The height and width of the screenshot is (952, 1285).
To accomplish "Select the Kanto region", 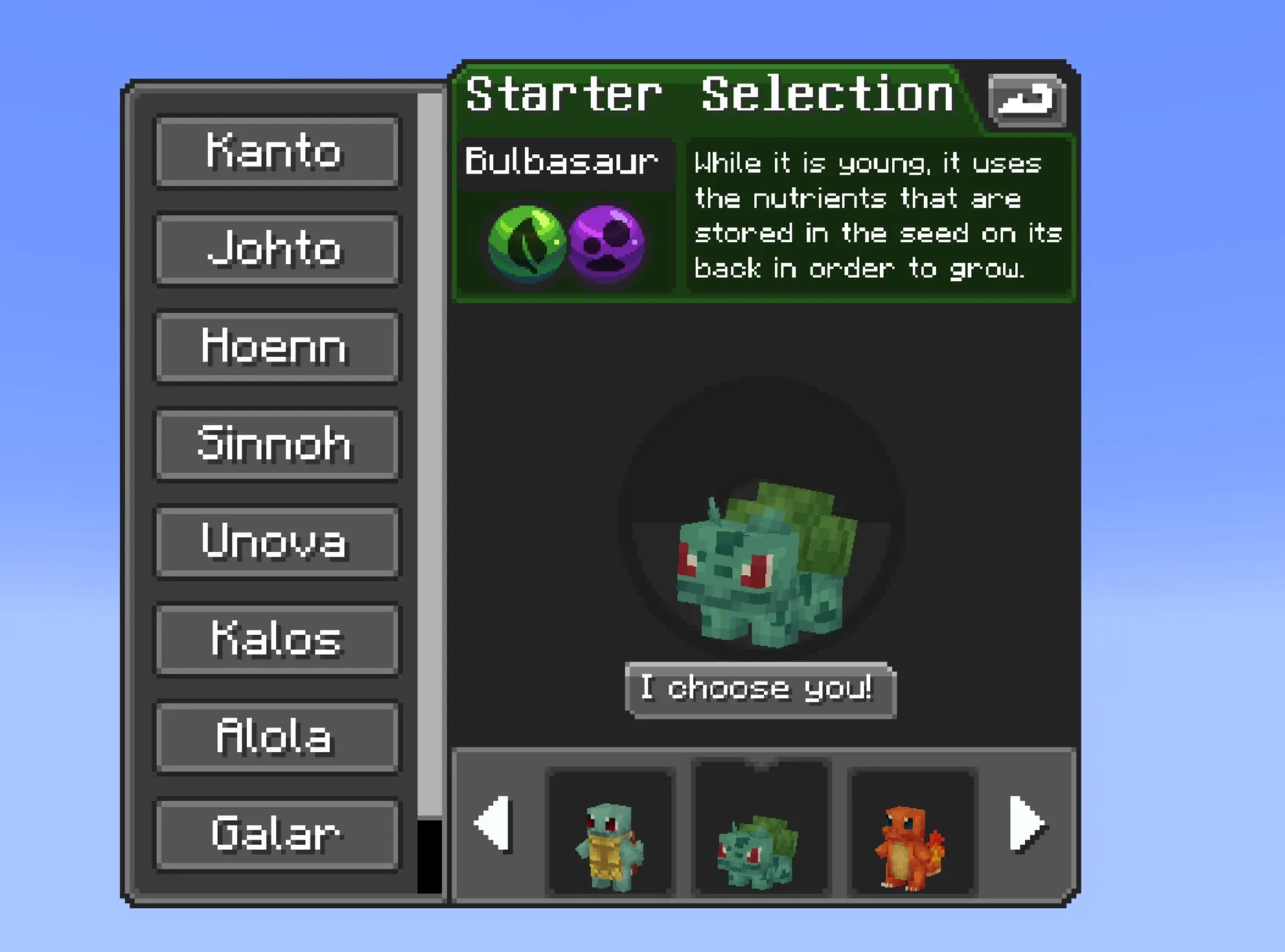I will [x=277, y=152].
